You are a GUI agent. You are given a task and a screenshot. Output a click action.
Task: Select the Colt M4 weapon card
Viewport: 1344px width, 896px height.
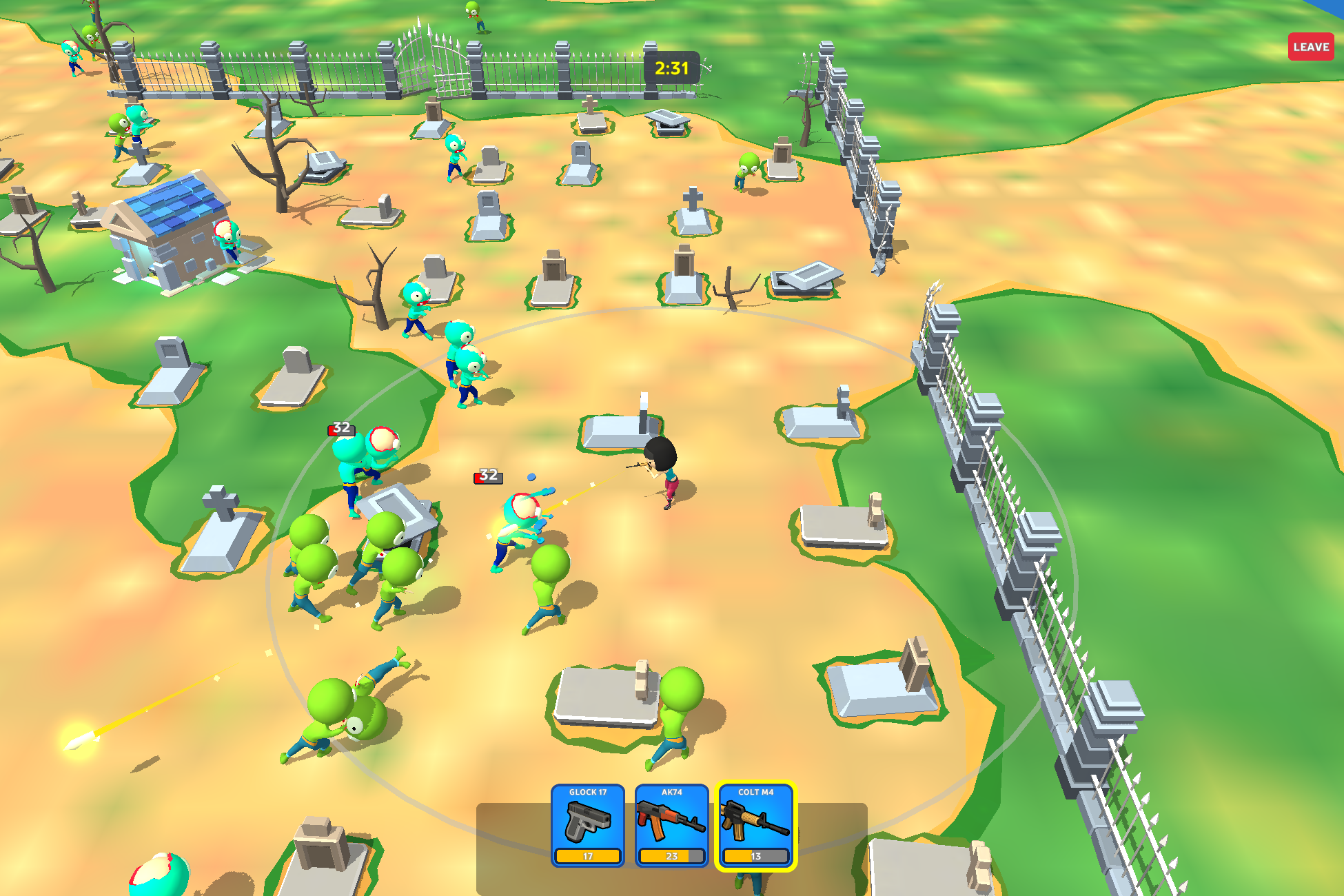(755, 826)
